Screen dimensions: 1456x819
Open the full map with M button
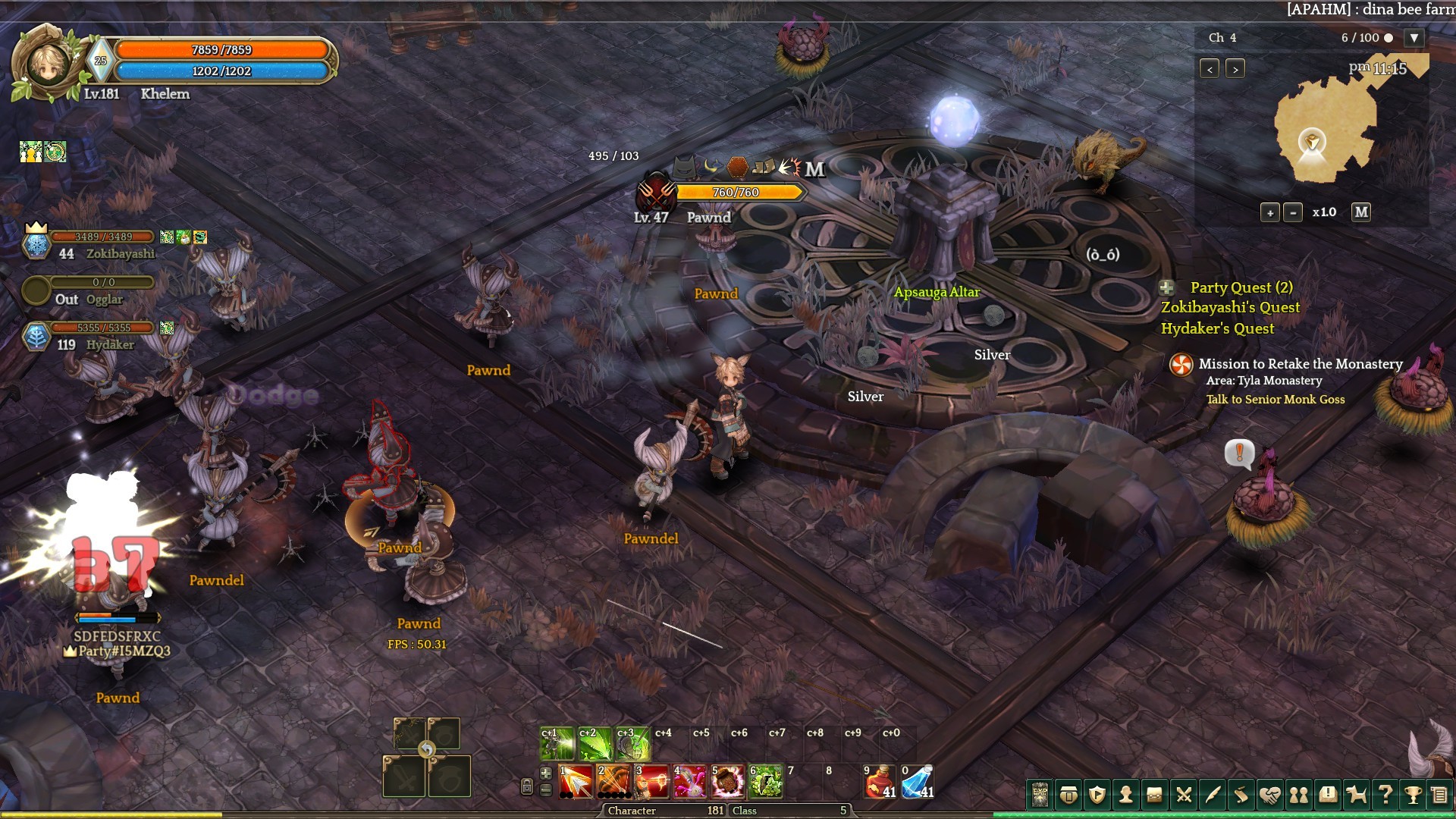(x=1361, y=212)
